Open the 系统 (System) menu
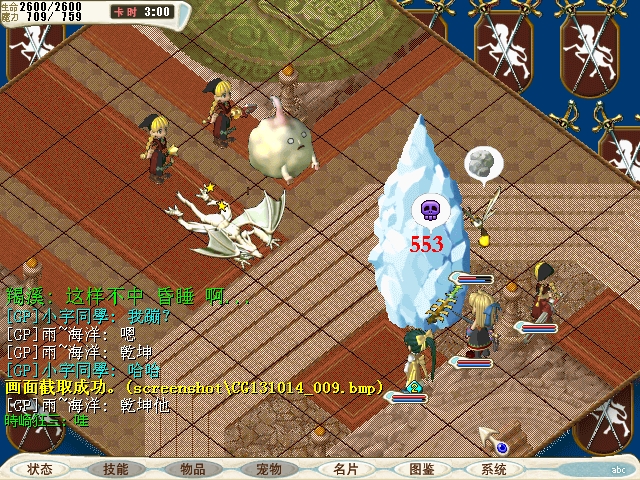The width and height of the screenshot is (640, 480). tap(494, 469)
